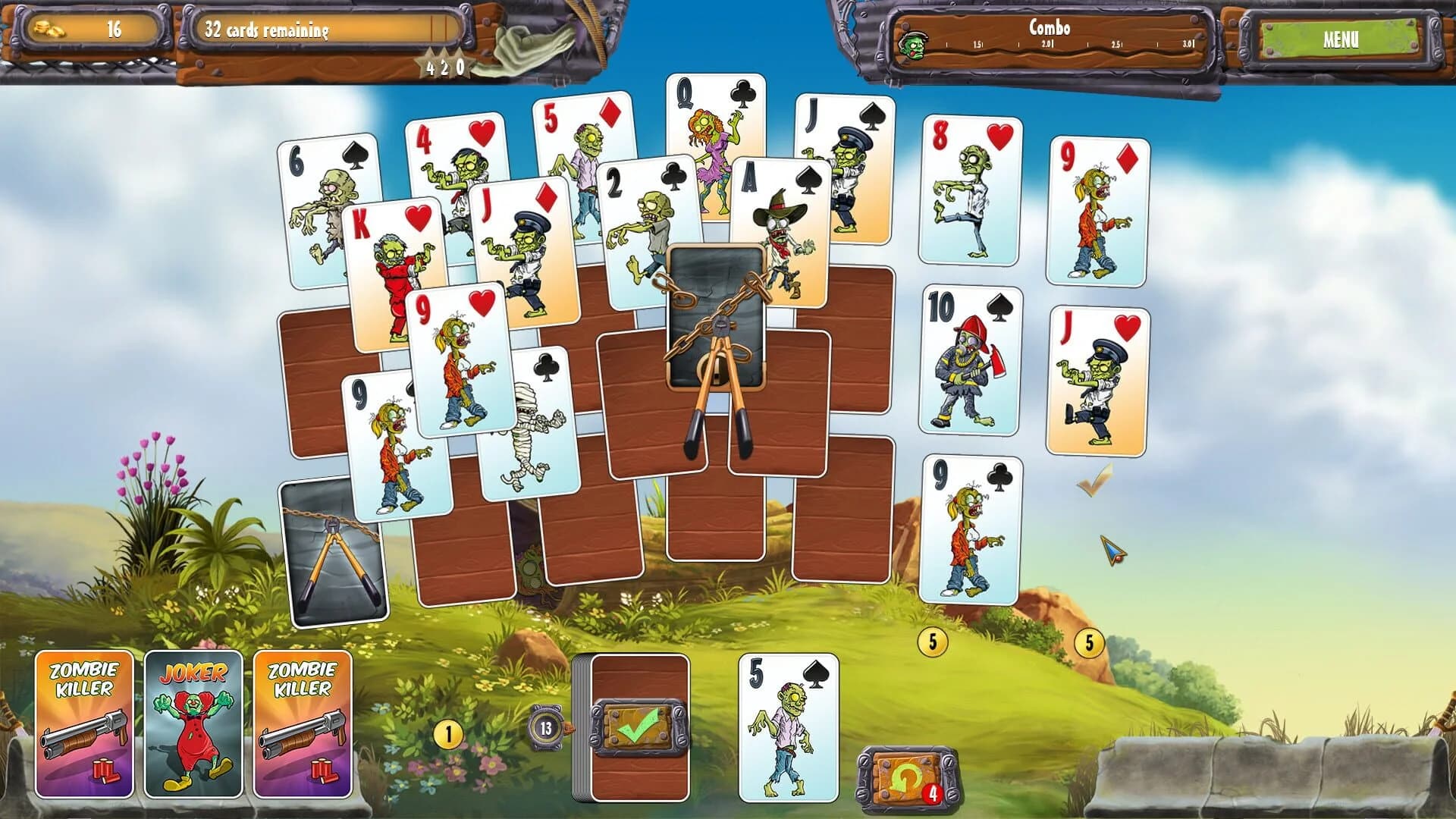Viewport: 1456px width, 819px height.
Task: Click the zombie head on the Combo meter
Action: [915, 44]
